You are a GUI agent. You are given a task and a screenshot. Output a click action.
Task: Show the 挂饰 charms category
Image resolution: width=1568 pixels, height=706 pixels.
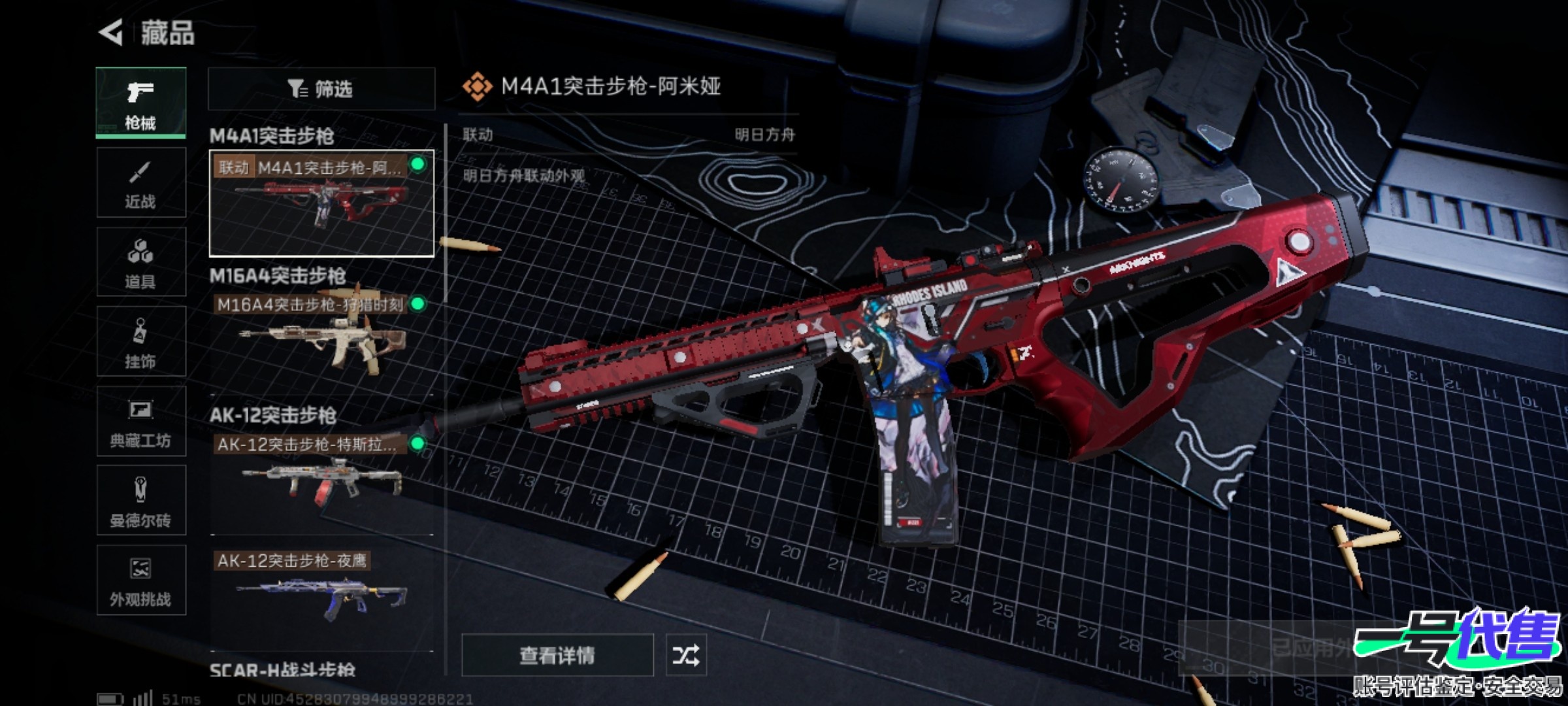pos(140,342)
